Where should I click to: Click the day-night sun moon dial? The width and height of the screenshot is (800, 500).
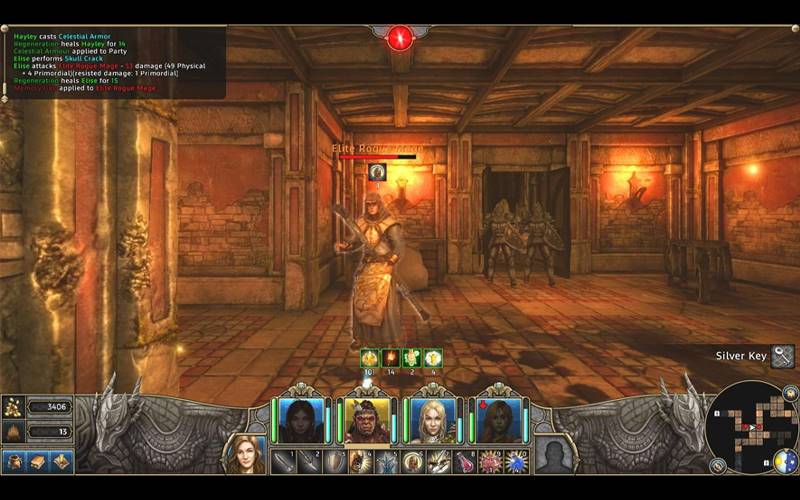pyautogui.click(x=786, y=462)
